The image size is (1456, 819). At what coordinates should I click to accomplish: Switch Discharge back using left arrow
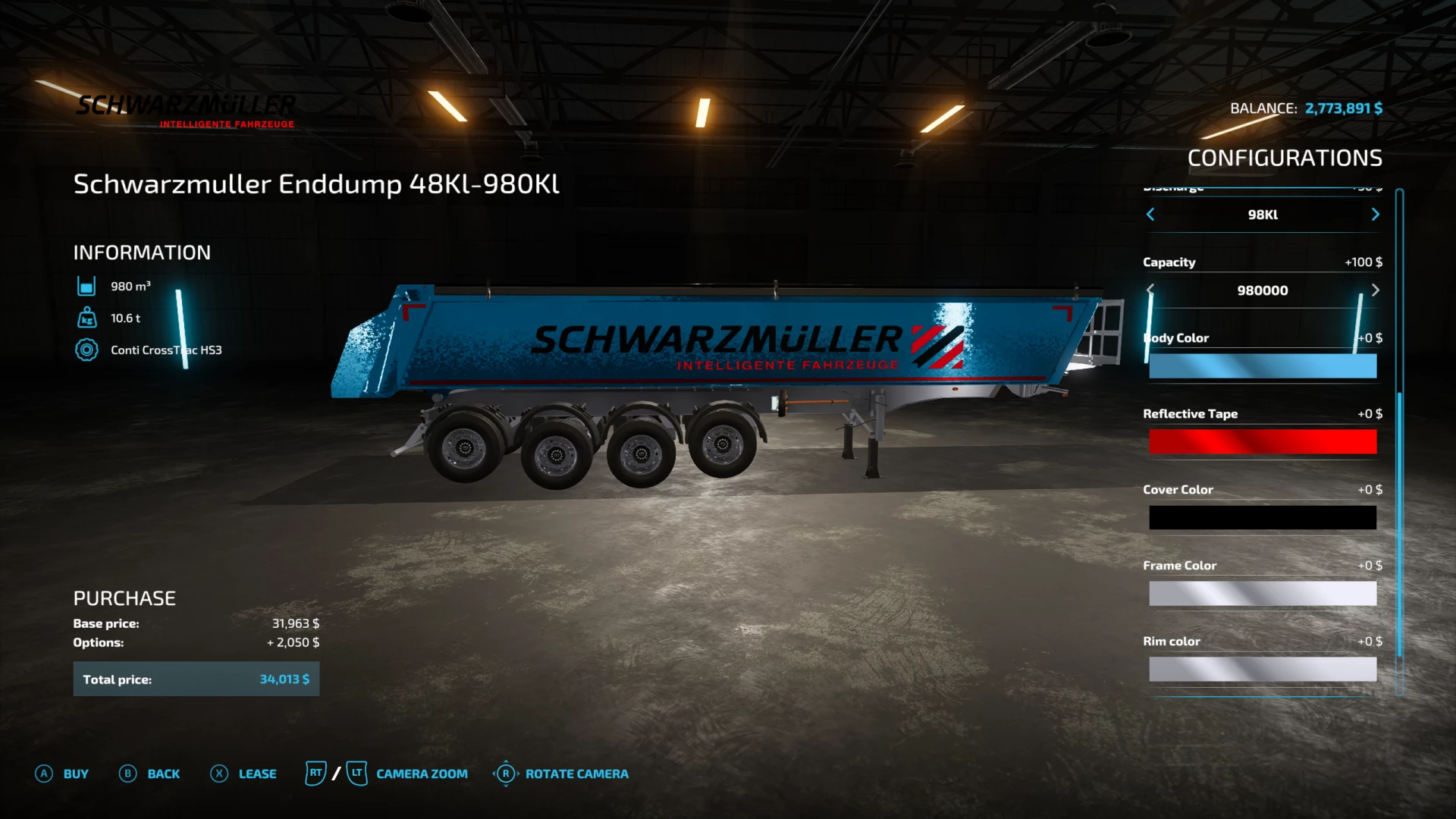1150,215
